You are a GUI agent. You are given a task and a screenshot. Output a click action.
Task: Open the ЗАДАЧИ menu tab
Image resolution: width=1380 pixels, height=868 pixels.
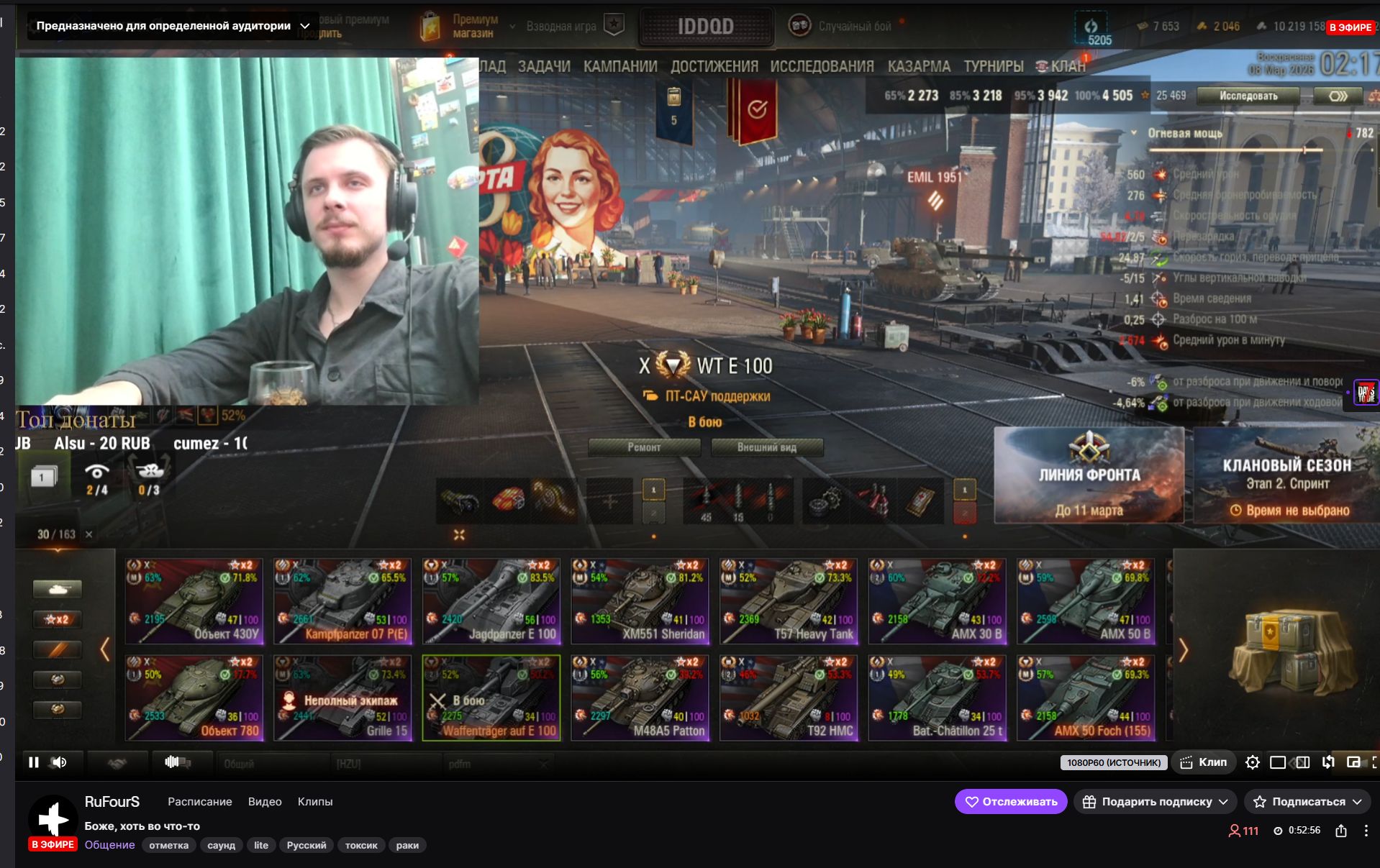tap(544, 67)
